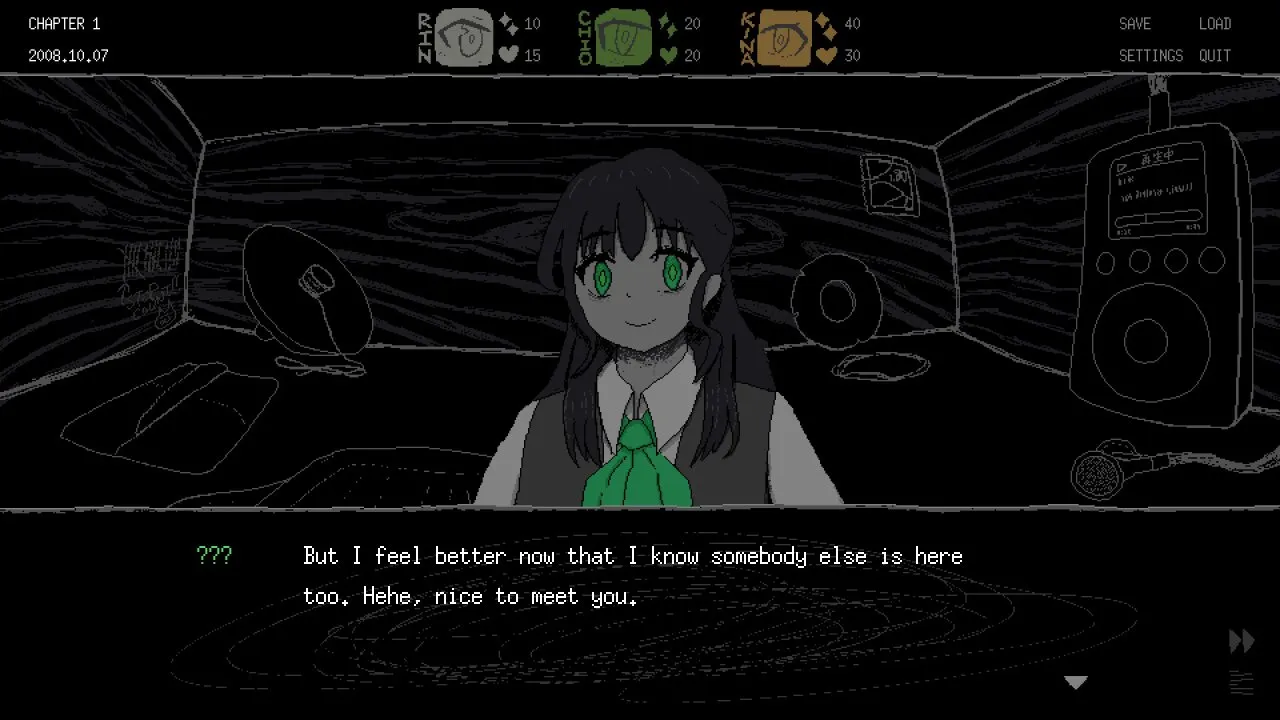Select Rin's gray eye portrait

pos(465,39)
